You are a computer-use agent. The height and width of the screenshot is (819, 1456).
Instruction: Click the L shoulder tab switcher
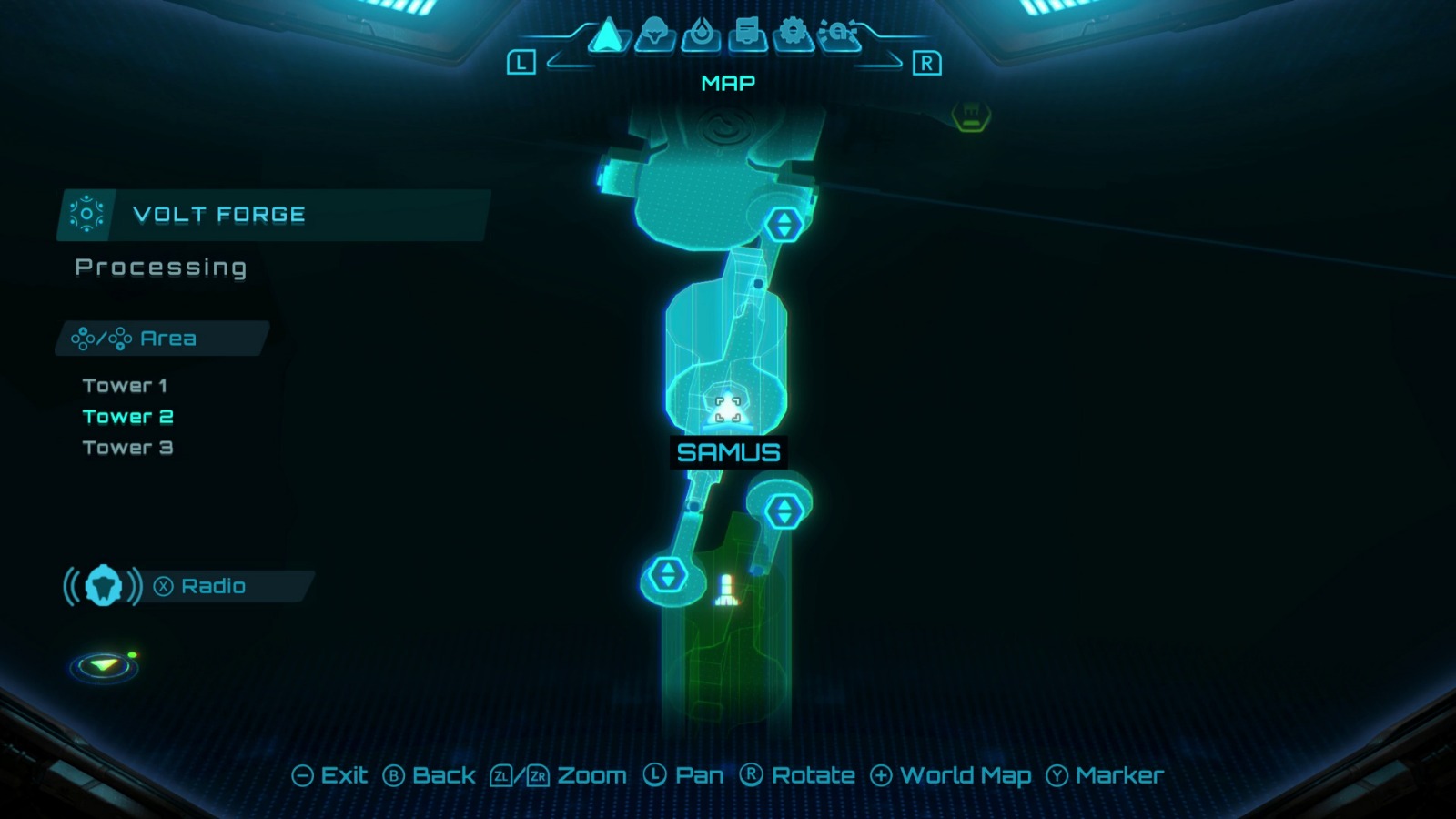click(521, 63)
